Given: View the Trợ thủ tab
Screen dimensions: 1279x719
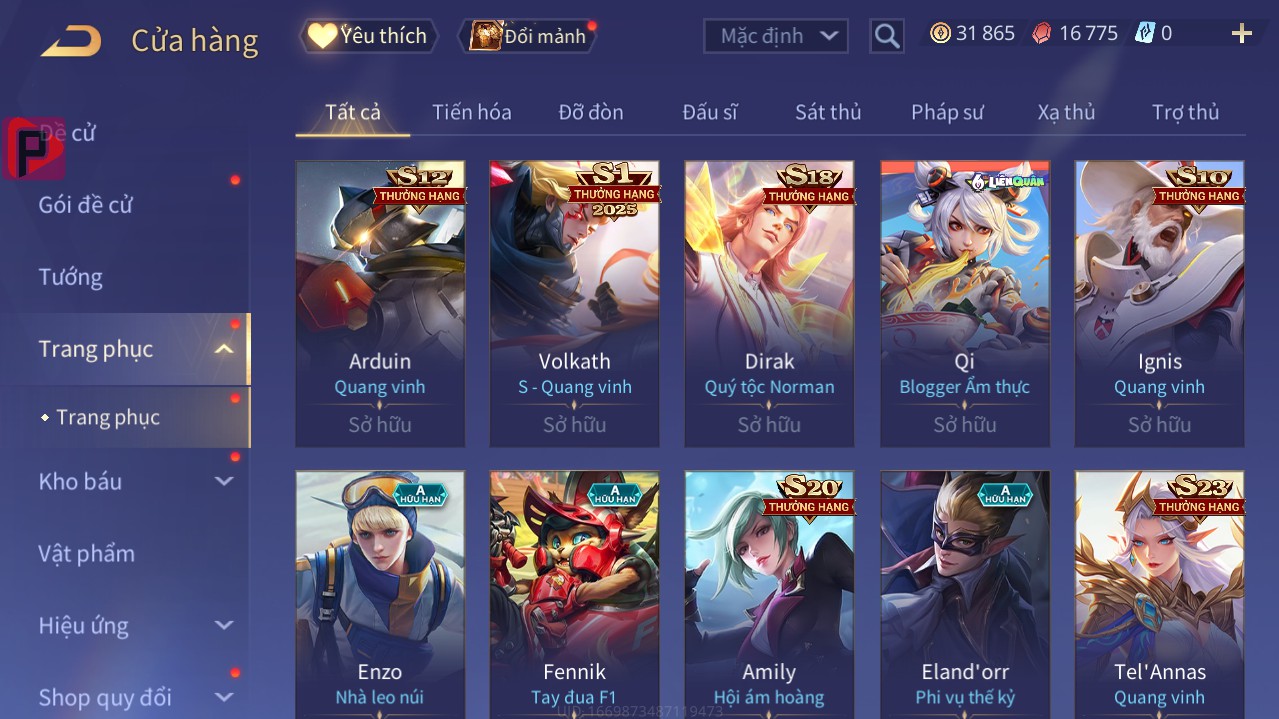Looking at the screenshot, I should (1185, 112).
